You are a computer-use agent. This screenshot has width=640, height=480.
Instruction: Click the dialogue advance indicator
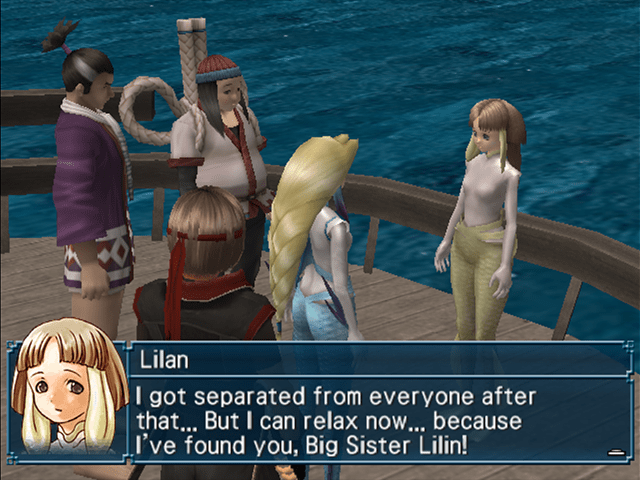coord(616,453)
